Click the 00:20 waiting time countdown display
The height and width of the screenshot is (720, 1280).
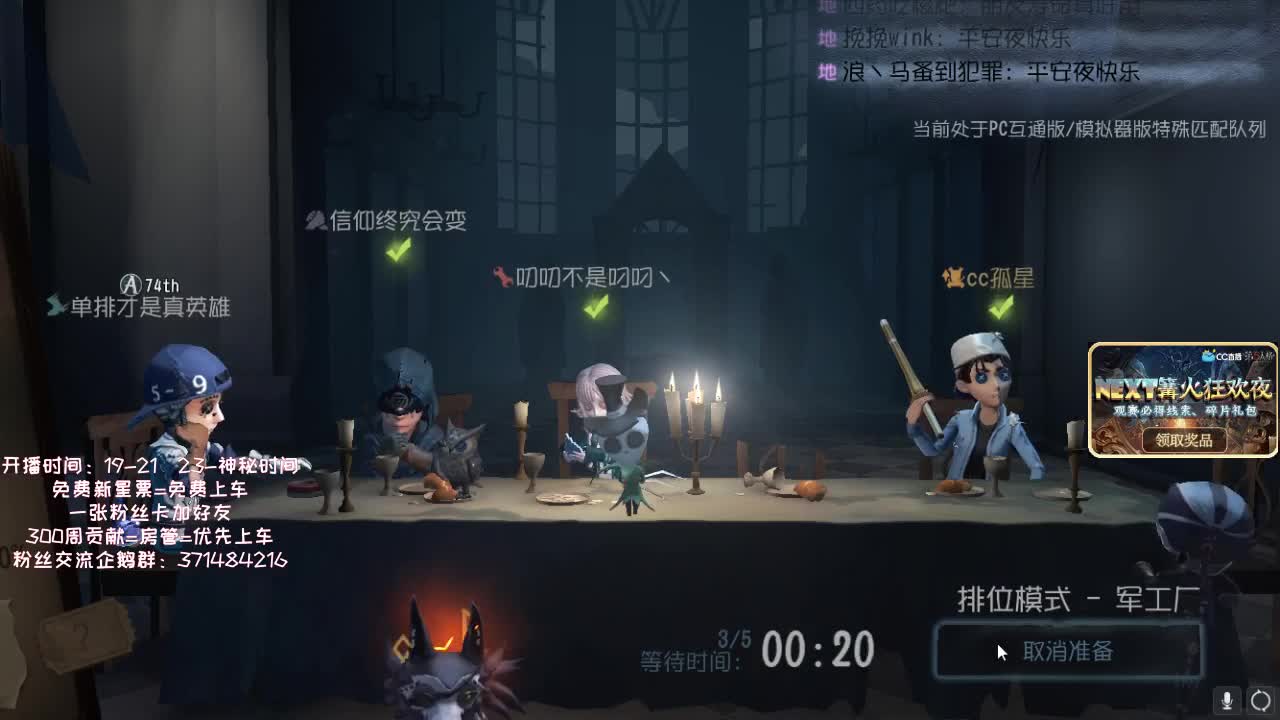[x=820, y=649]
